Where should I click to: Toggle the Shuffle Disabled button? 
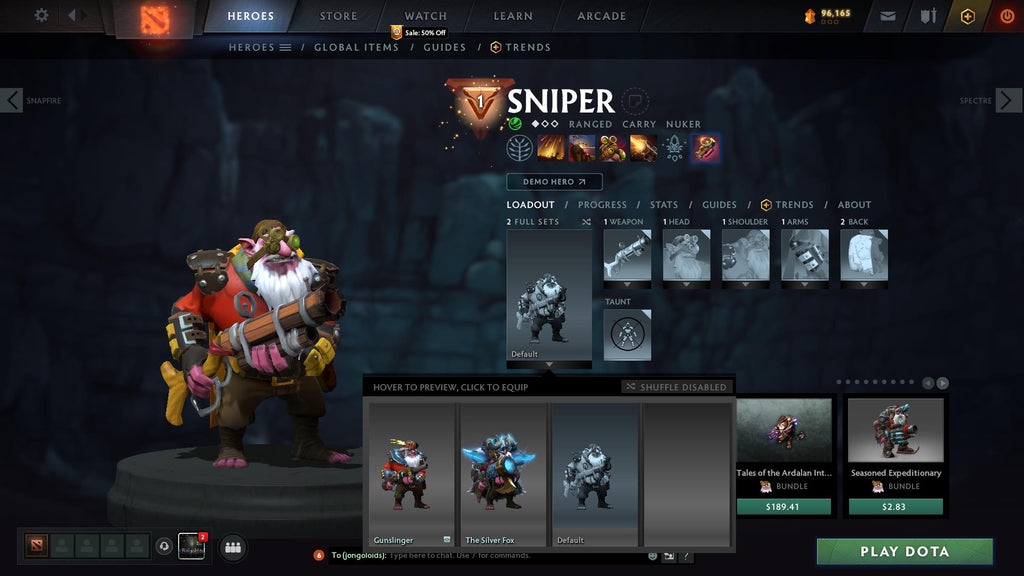click(677, 387)
